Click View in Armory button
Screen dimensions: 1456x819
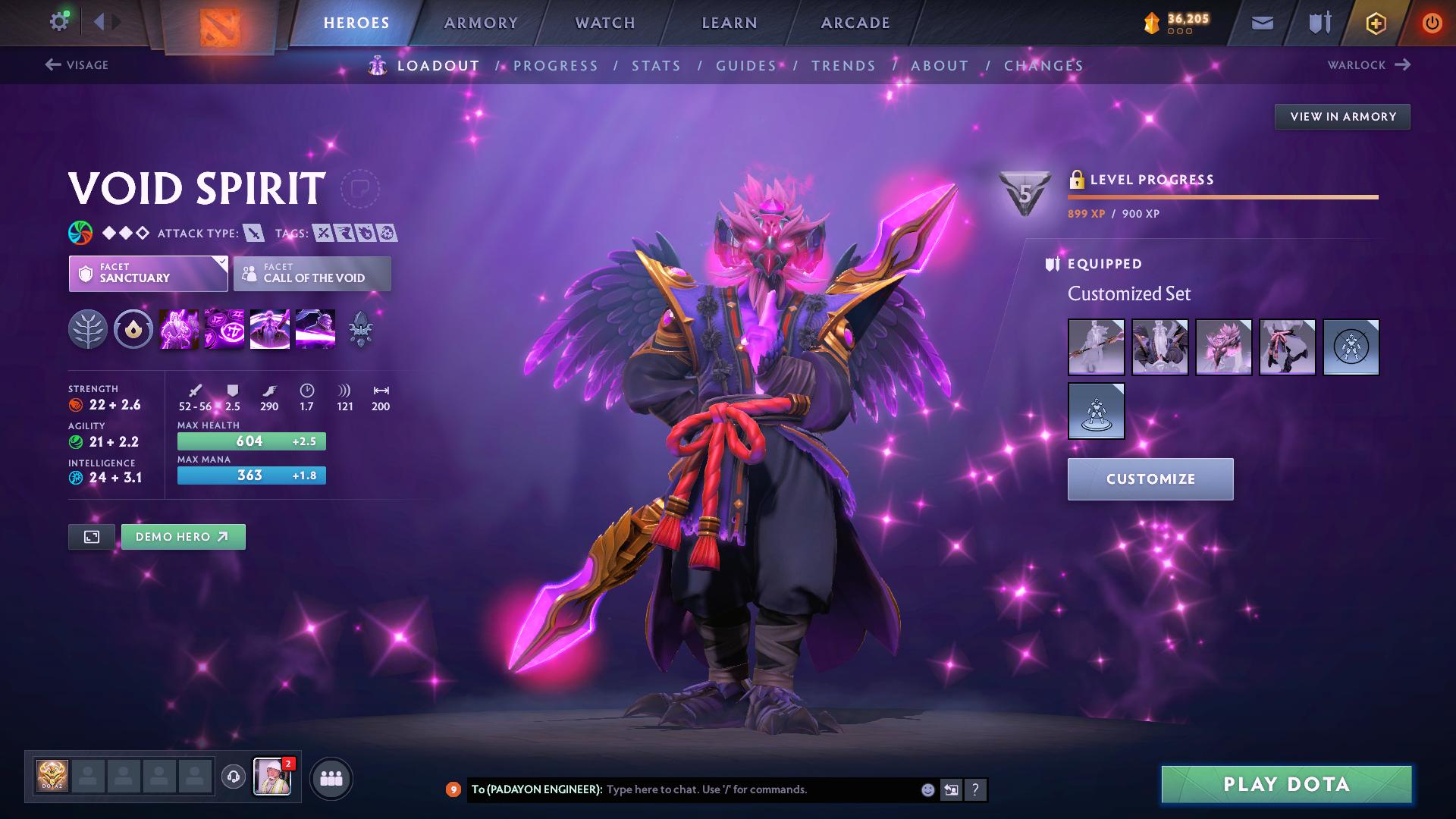(1342, 117)
